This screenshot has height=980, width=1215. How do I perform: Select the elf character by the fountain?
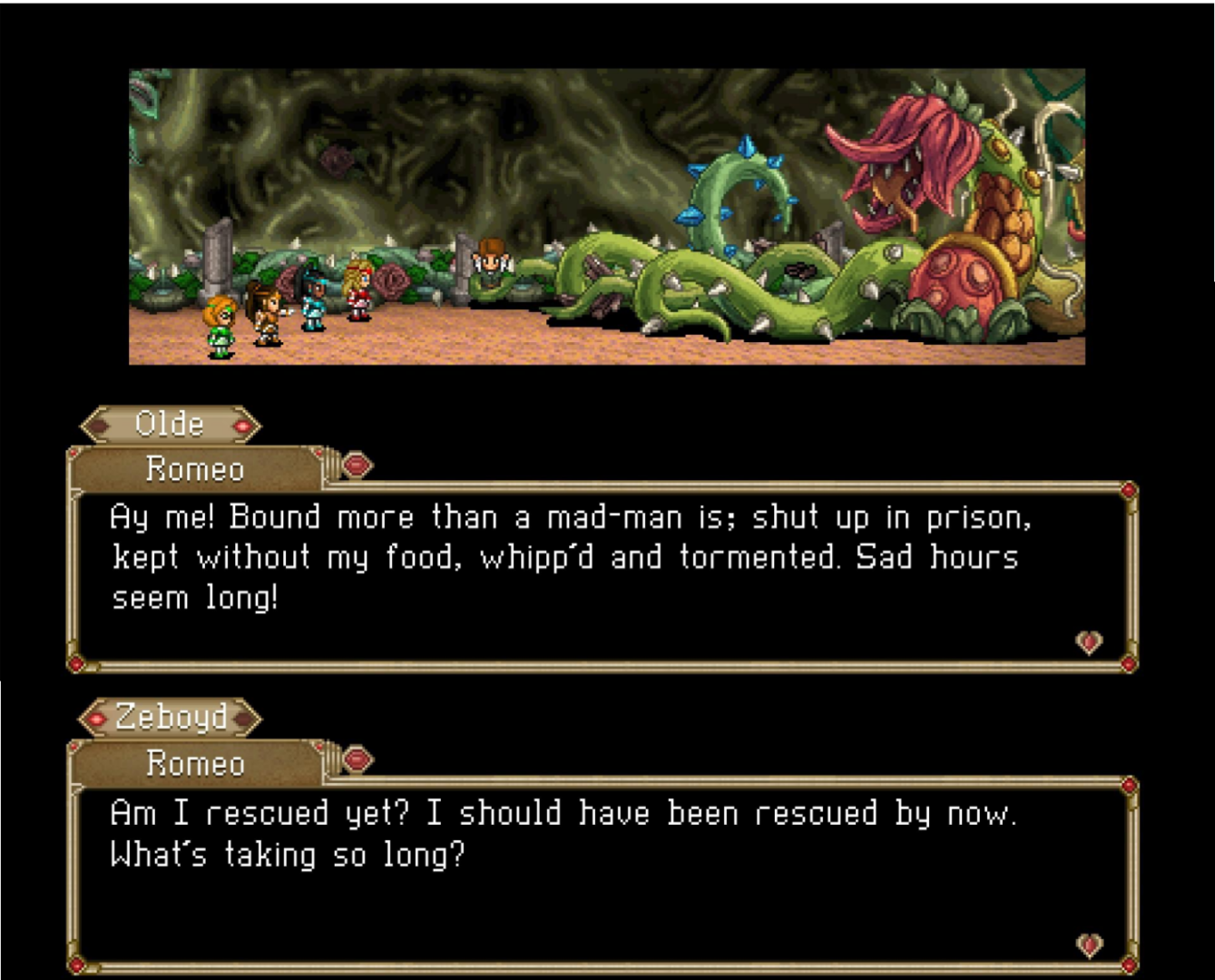click(x=490, y=260)
